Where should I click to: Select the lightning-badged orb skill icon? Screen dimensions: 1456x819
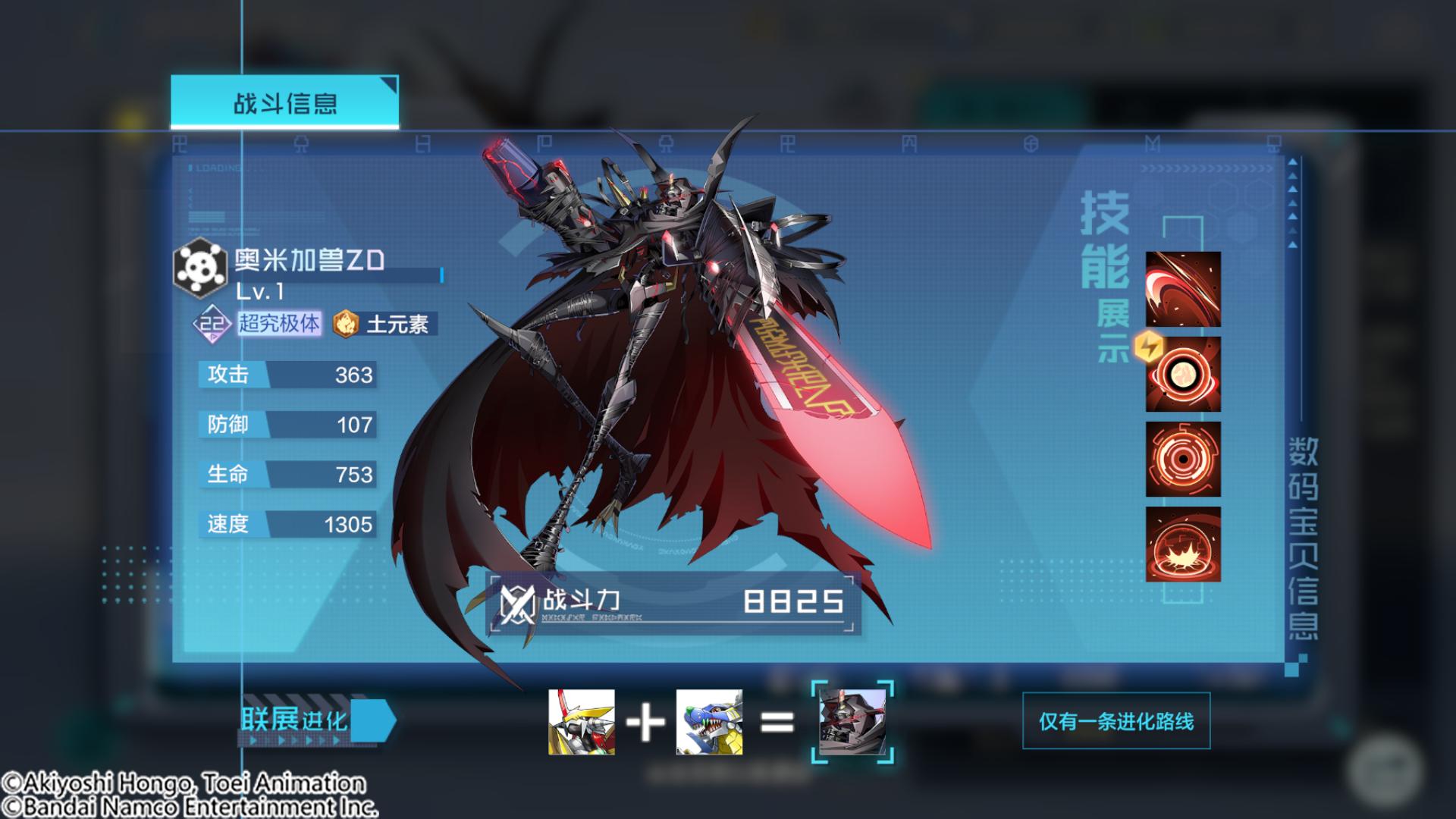(1182, 374)
